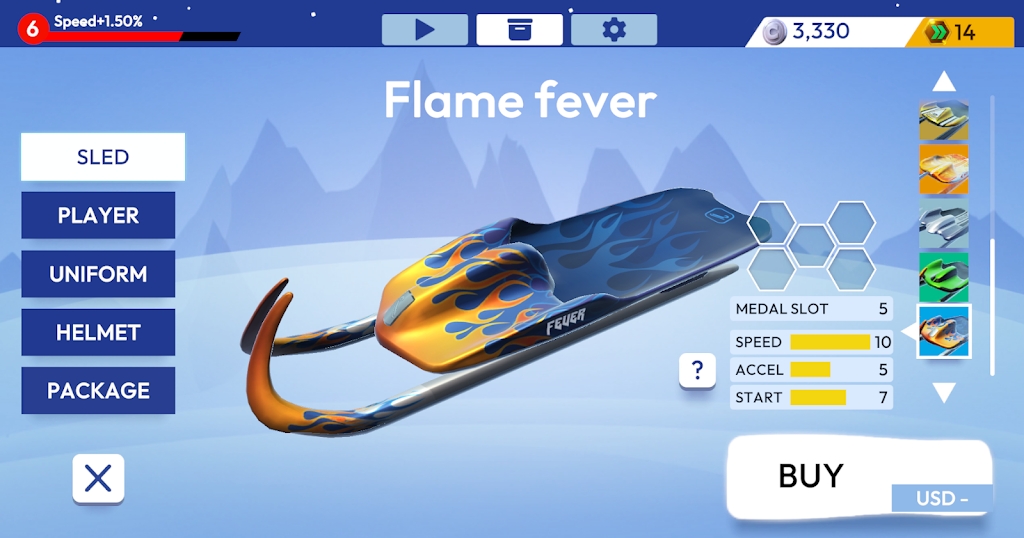Move down the sled list with arrow
This screenshot has height=538, width=1024.
[x=944, y=393]
